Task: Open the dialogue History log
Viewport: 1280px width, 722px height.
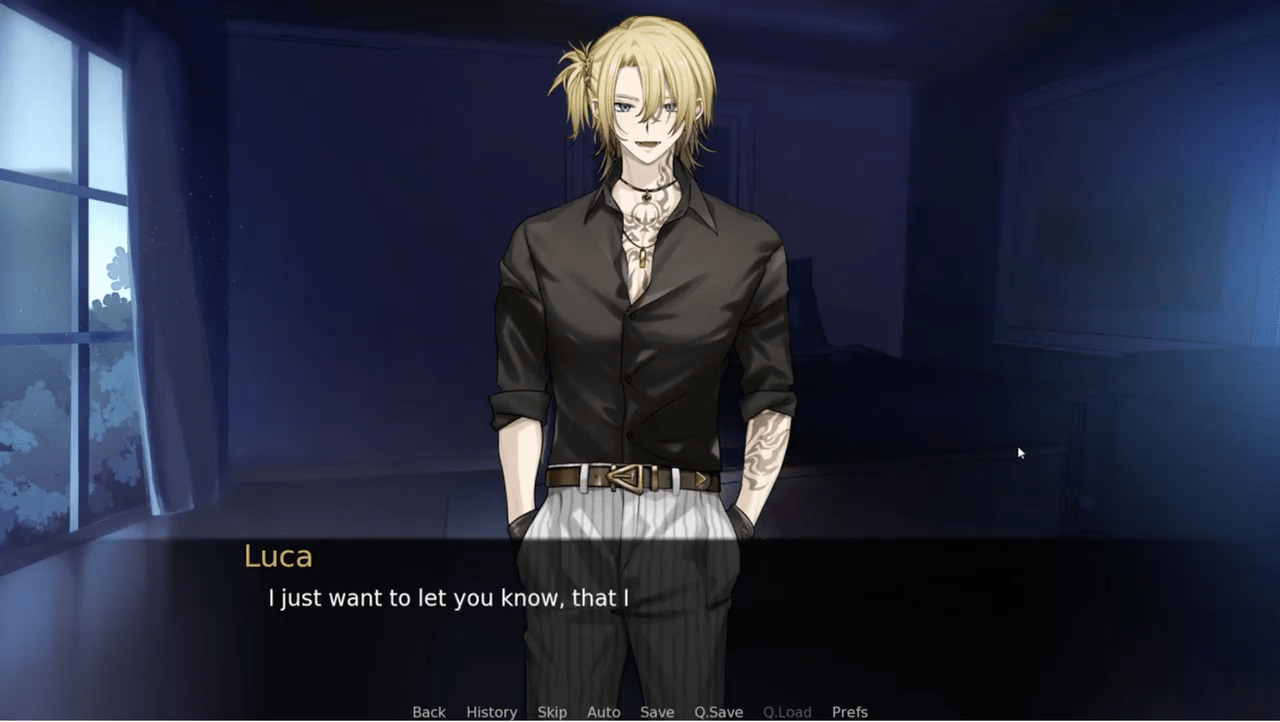Action: tap(491, 712)
